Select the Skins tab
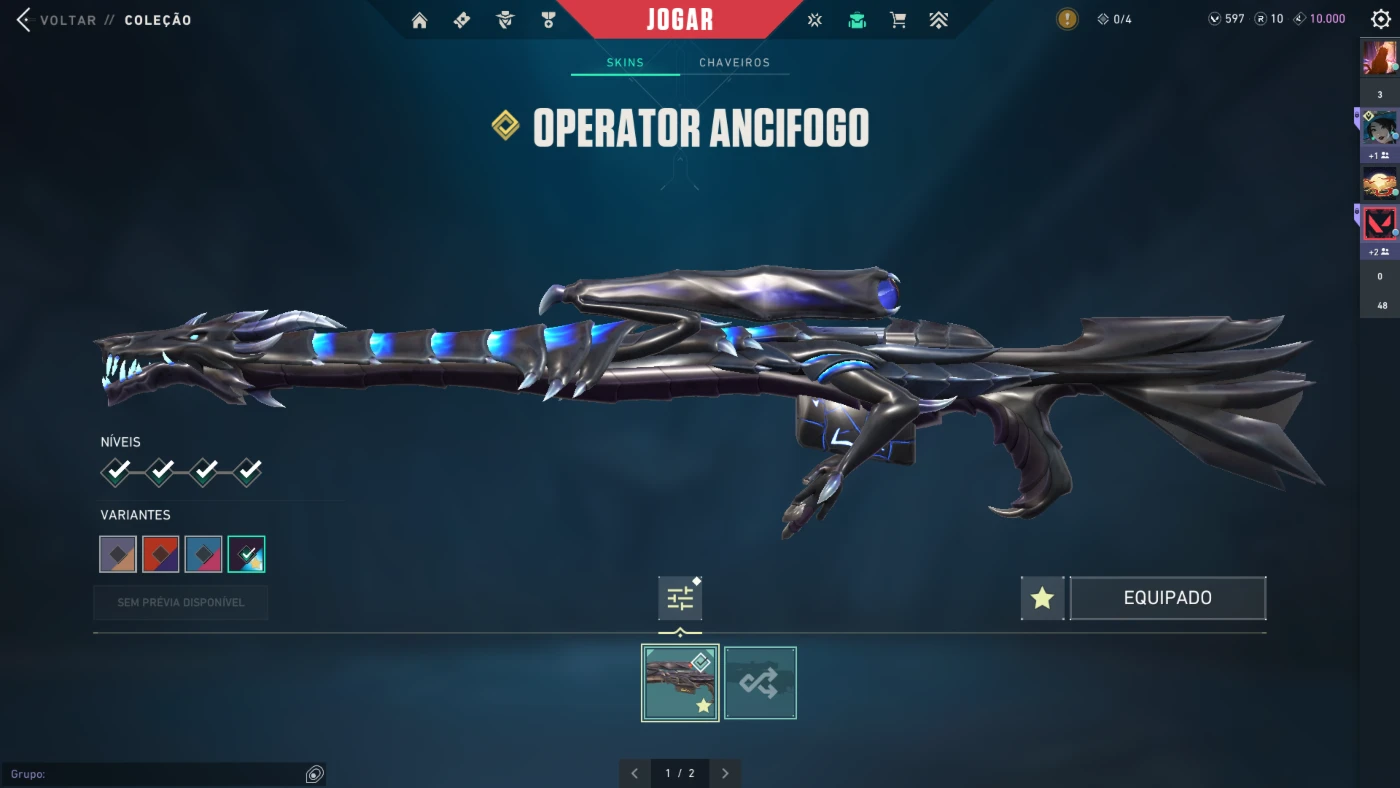The width and height of the screenshot is (1400, 788). [625, 63]
